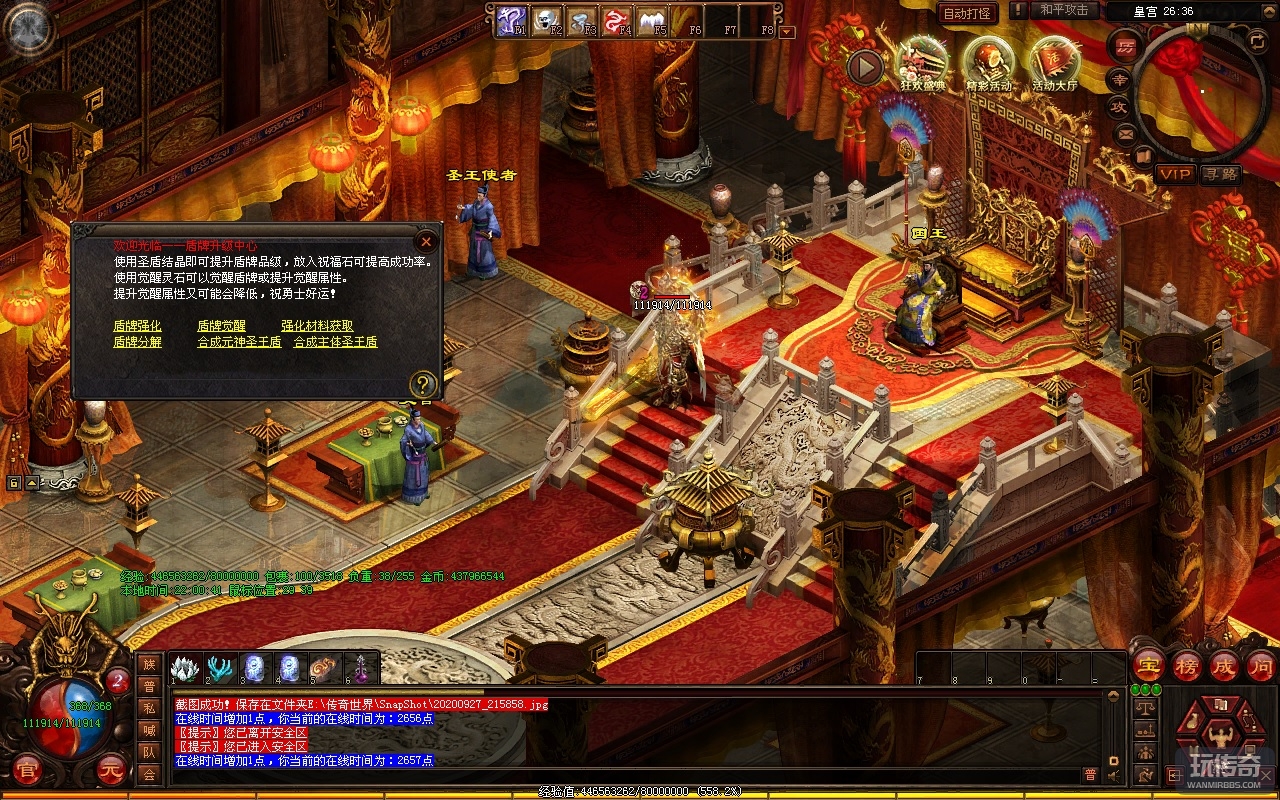Select the 盾牌觉醒 shield awakening option
The height and width of the screenshot is (800, 1280).
point(221,326)
